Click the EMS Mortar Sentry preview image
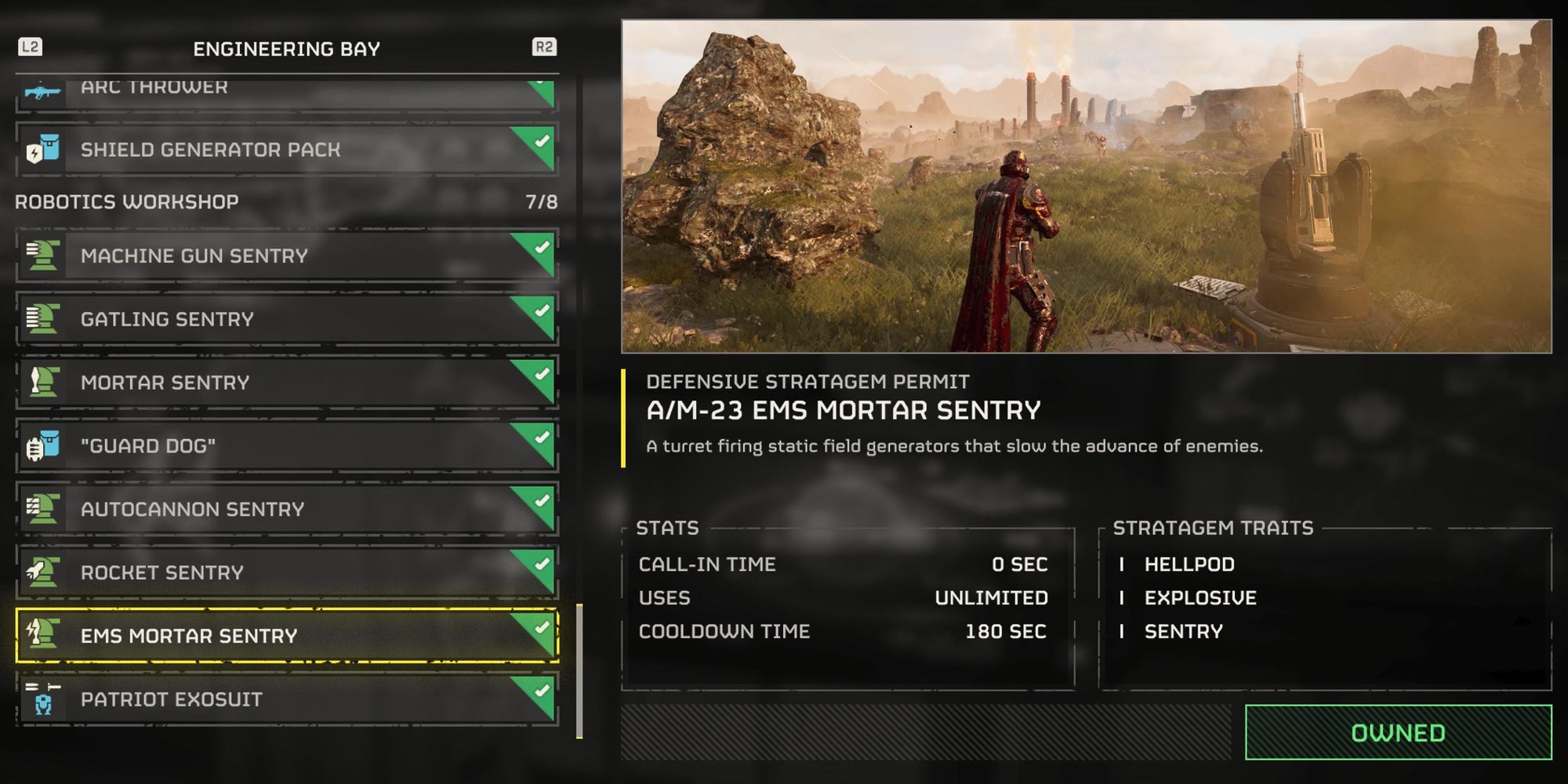Viewport: 1568px width, 784px height. 1086,187
